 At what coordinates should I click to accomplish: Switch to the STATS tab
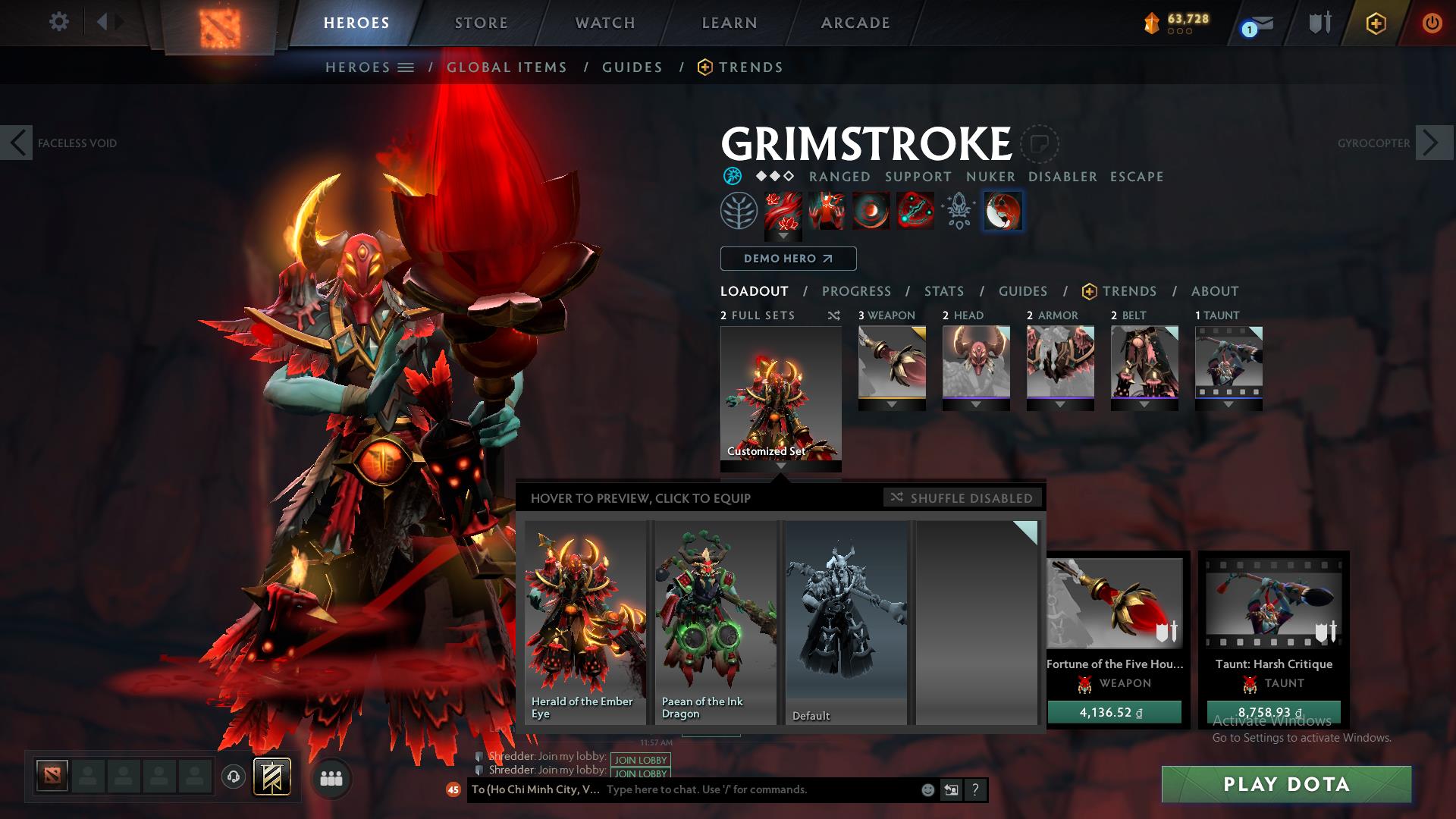pyautogui.click(x=943, y=290)
